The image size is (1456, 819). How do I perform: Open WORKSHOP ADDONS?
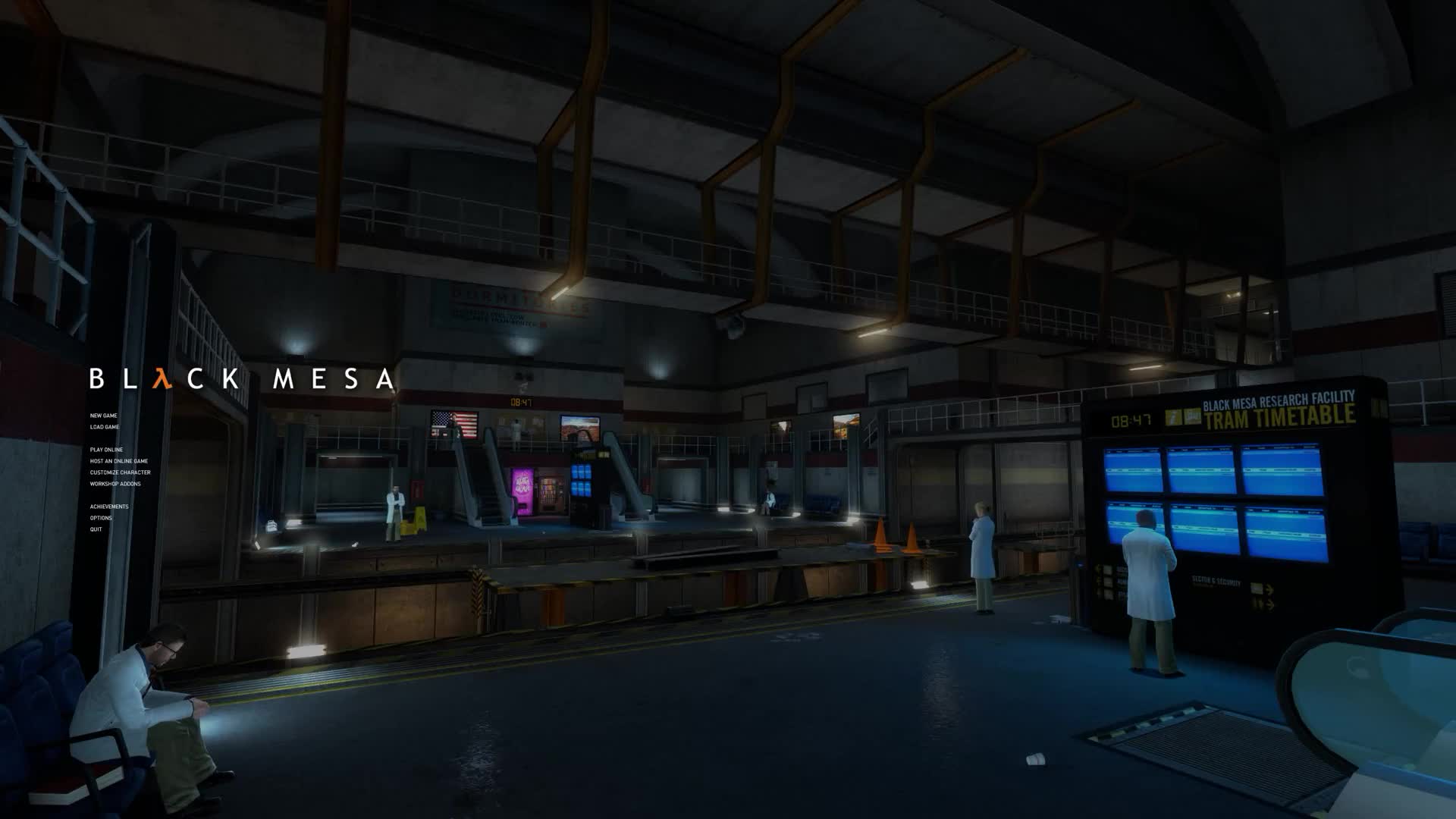[x=115, y=483]
